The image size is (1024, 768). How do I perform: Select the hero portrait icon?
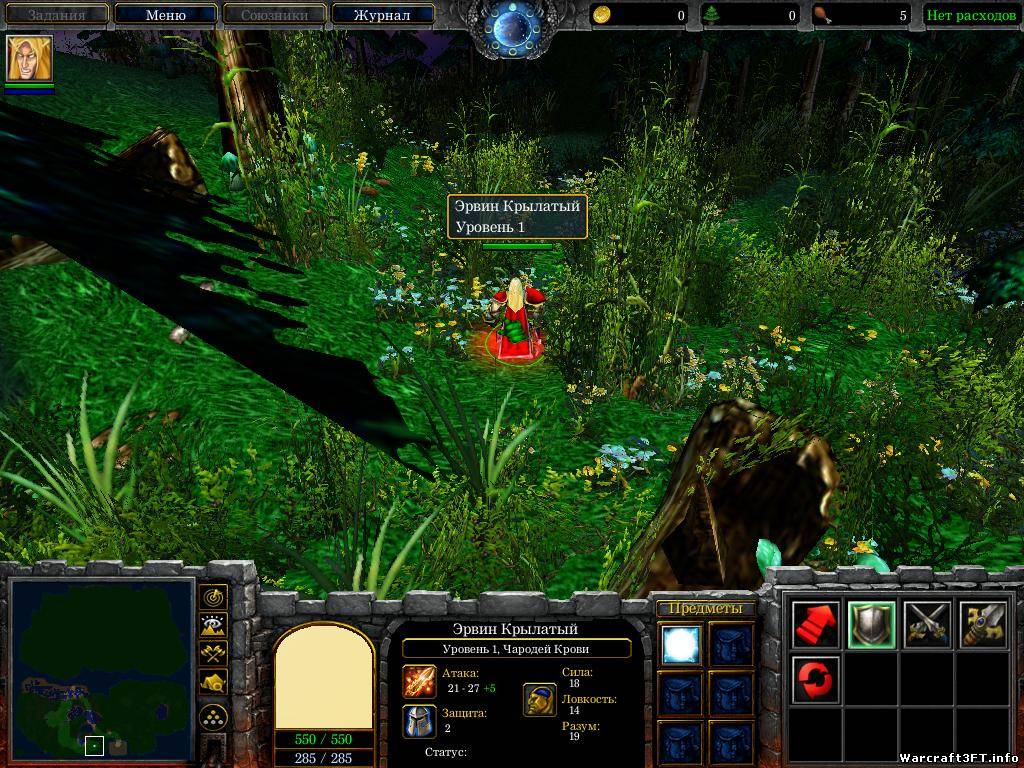click(x=29, y=58)
